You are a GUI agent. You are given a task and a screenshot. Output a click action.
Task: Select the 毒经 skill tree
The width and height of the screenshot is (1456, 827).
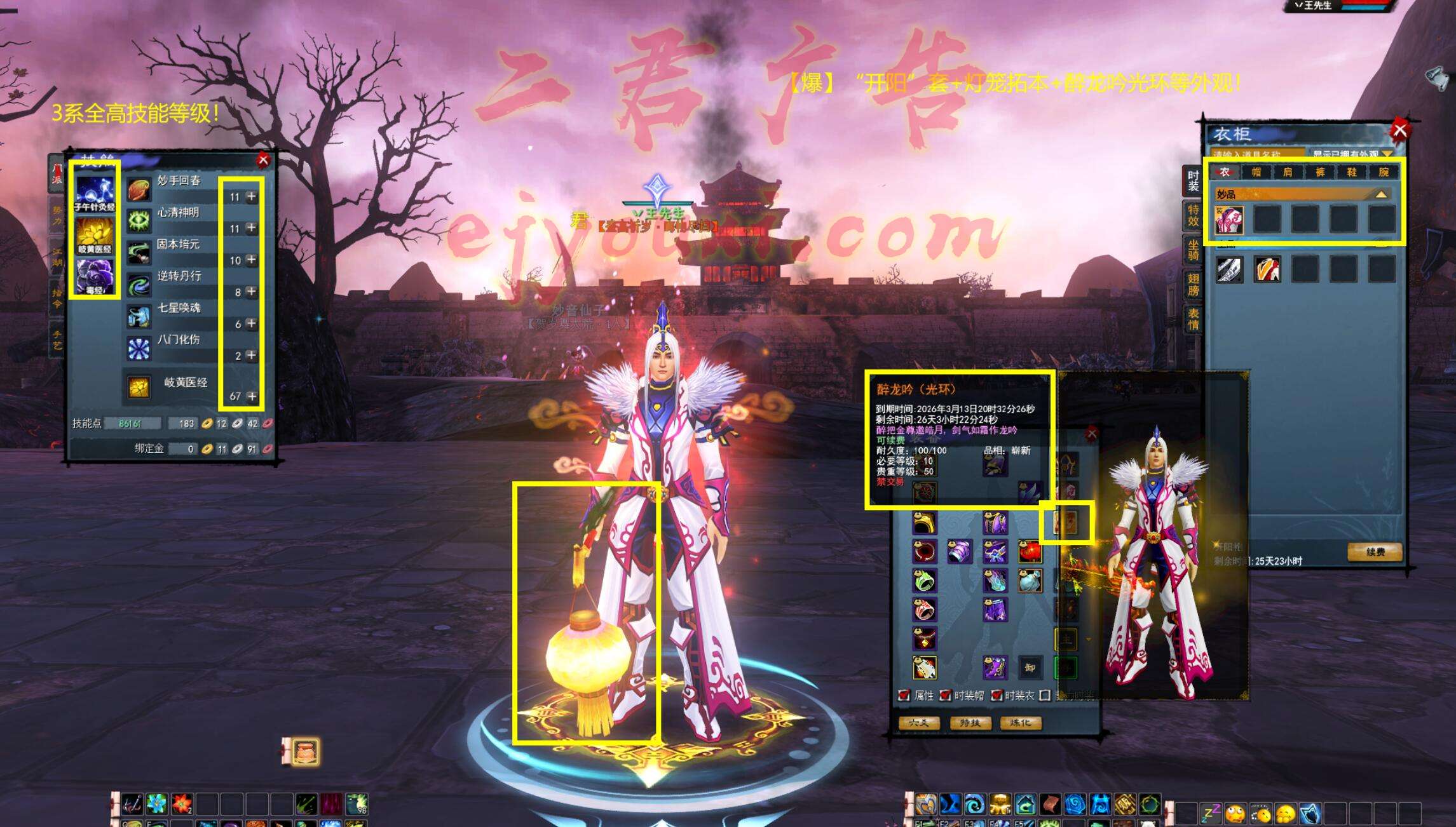pyautogui.click(x=95, y=276)
